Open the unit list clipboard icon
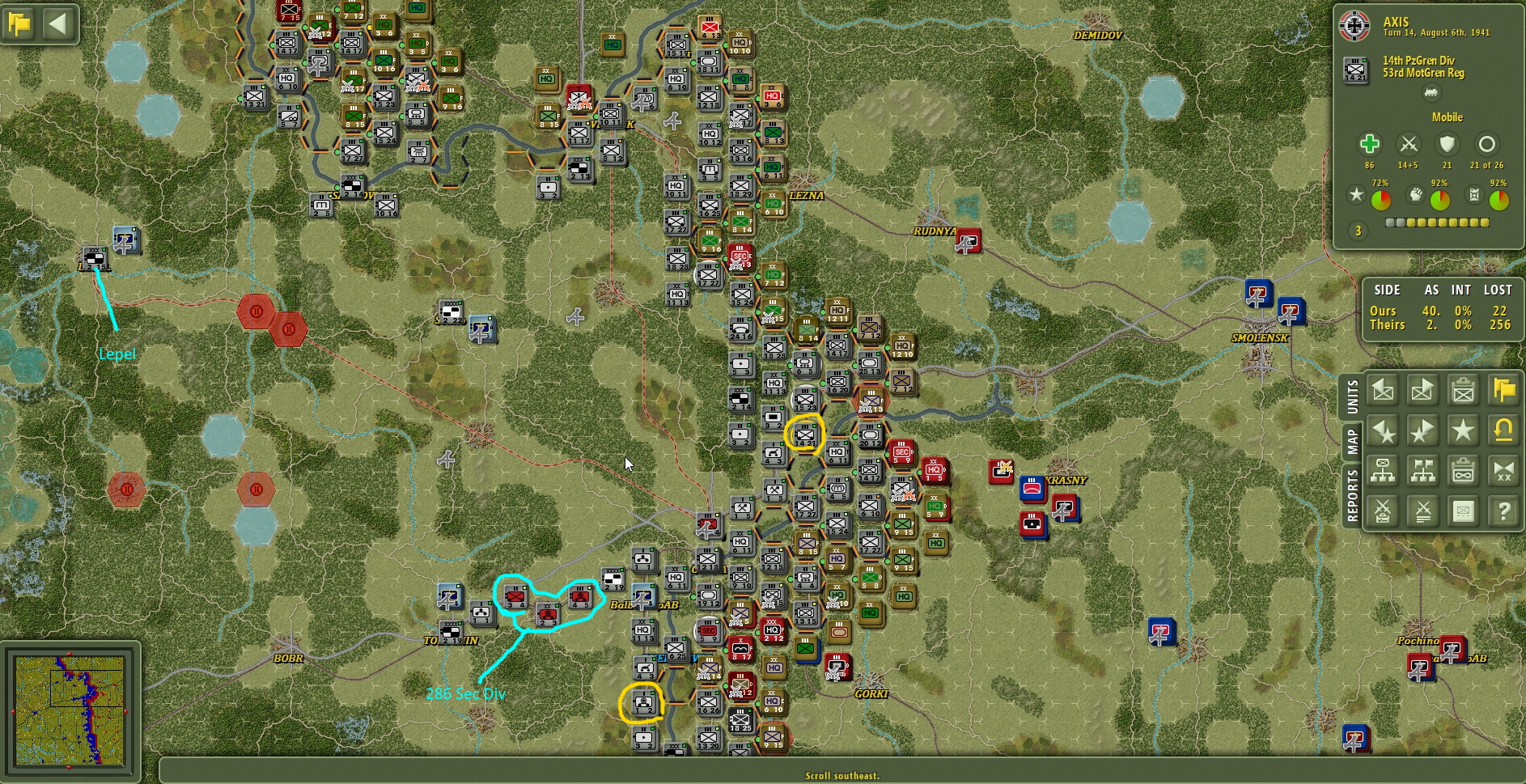Screen dimensions: 1526x784 click(x=1463, y=390)
